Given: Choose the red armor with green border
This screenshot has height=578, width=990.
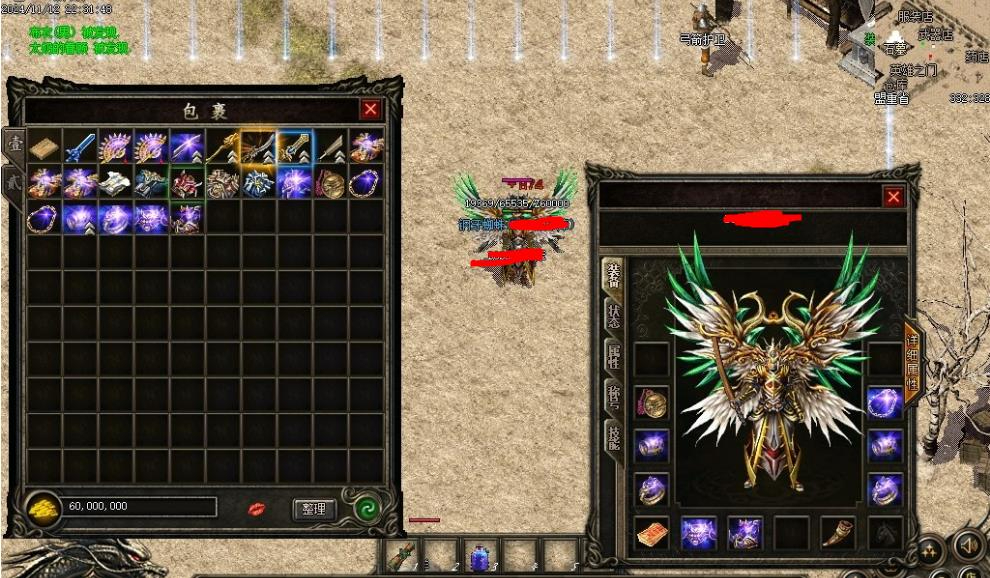Looking at the screenshot, I should 187,183.
